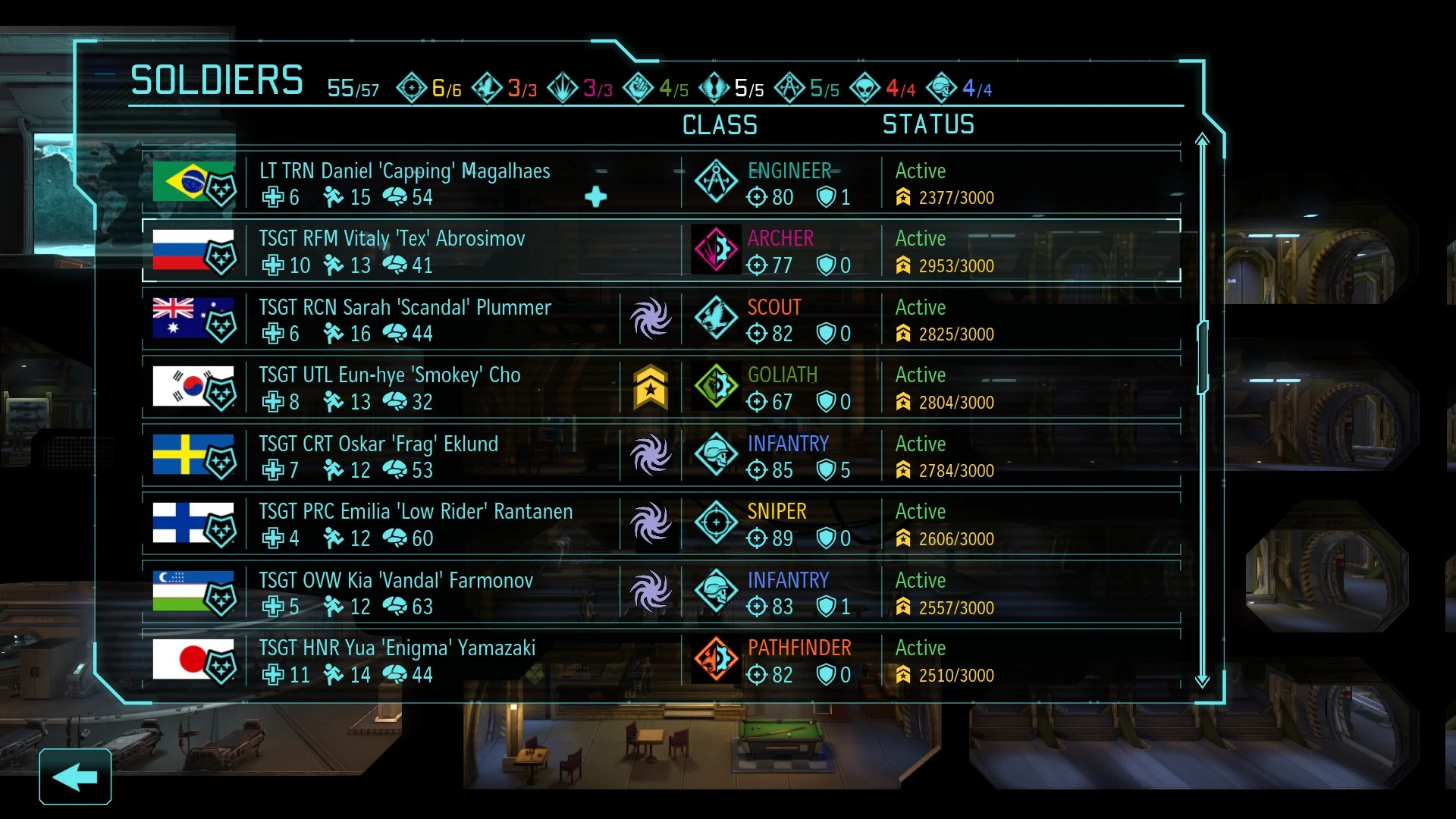Click the scroll-up arrow of the soldier list
1456x819 pixels.
[x=1202, y=140]
